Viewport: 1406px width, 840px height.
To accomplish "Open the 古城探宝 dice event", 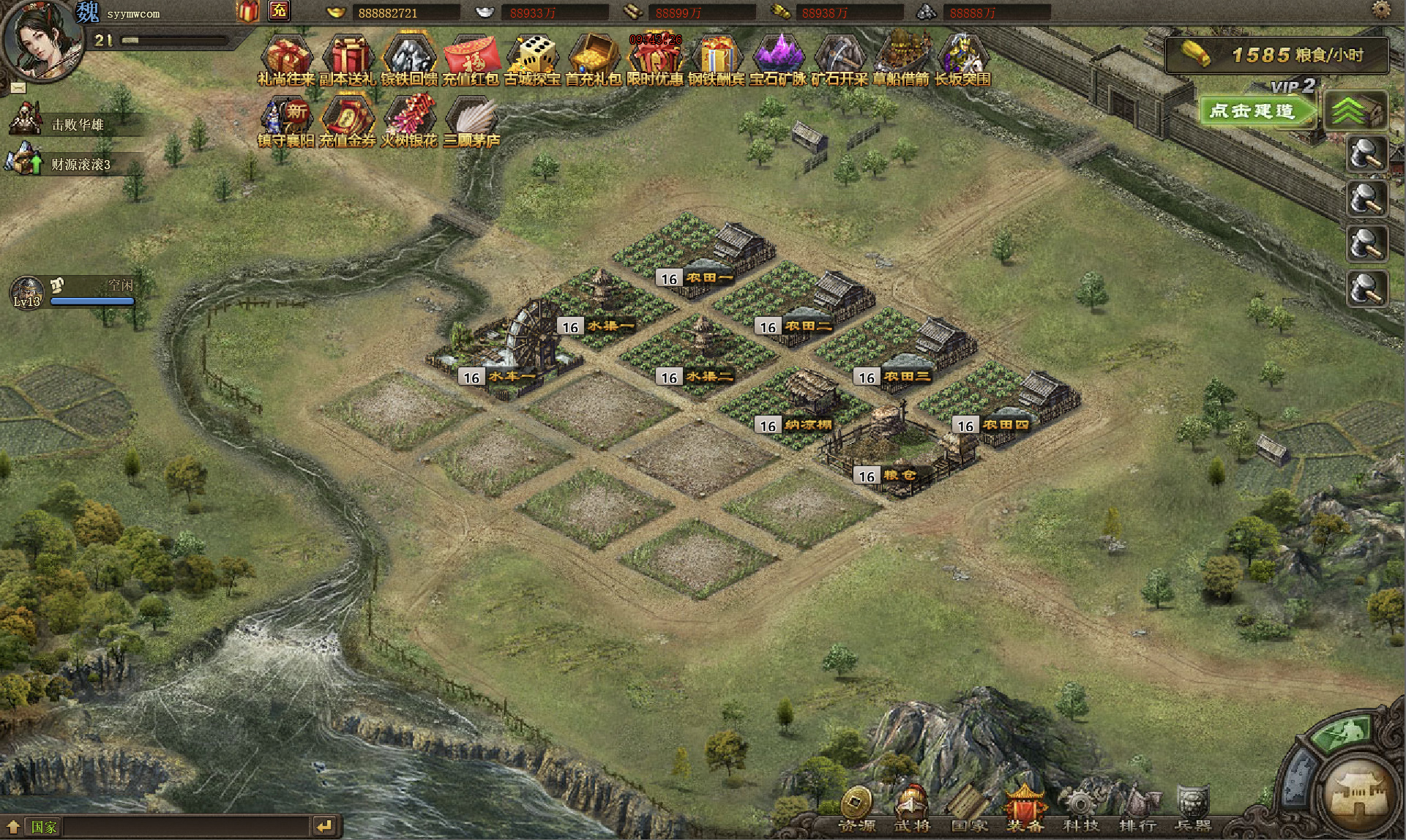I will [532, 59].
